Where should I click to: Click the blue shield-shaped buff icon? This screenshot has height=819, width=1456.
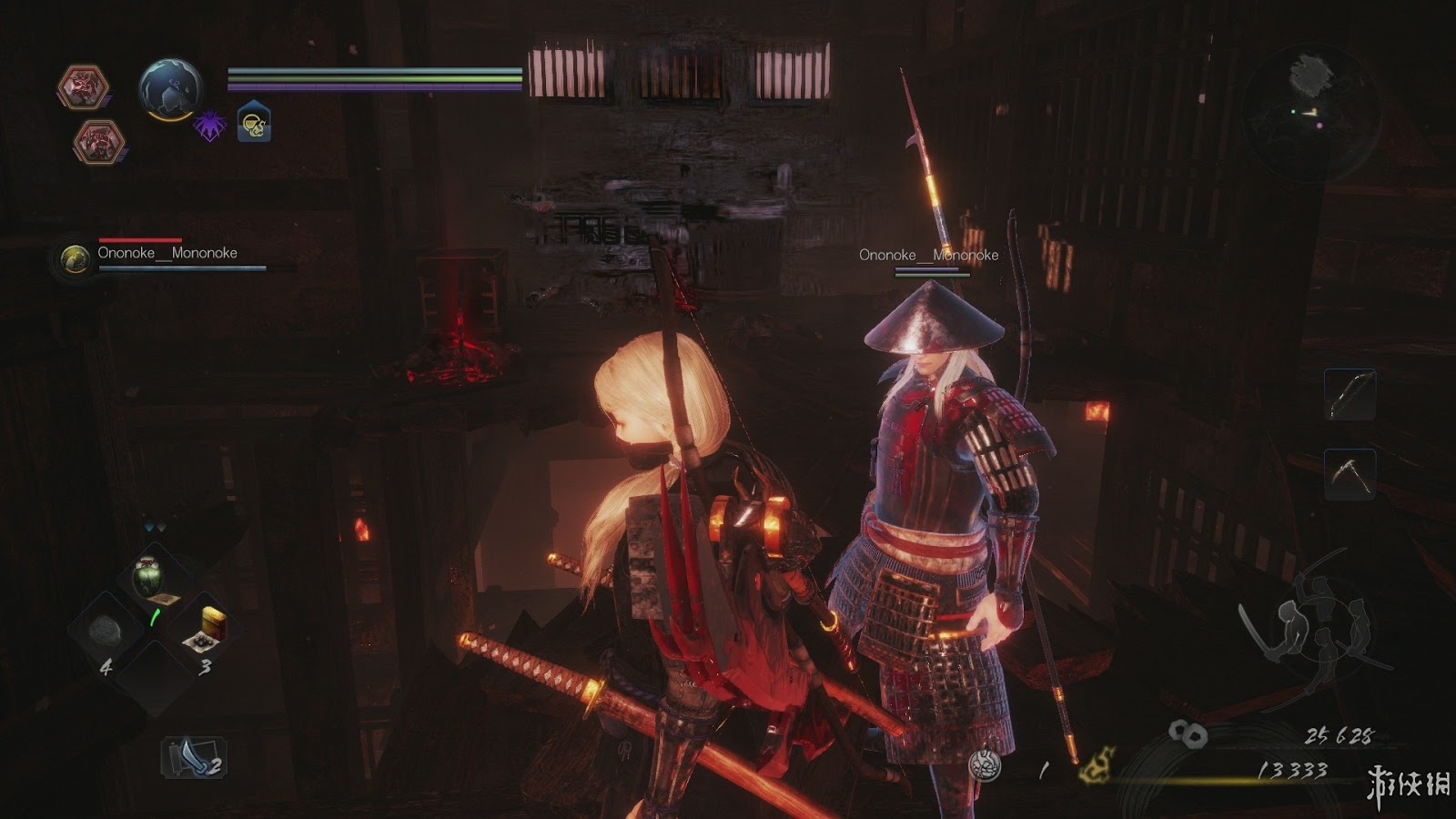(254, 123)
